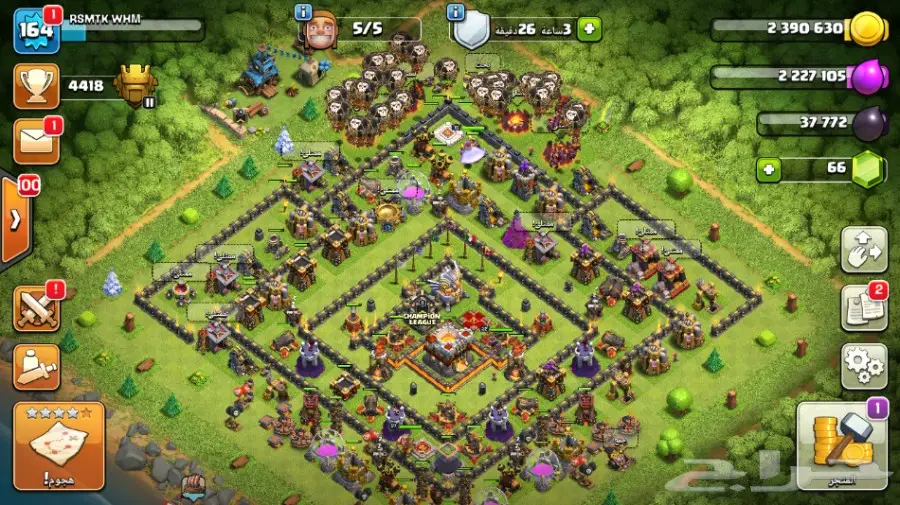This screenshot has width=900, height=505.
Task: Show builder info using the 5/5 info icon
Action: 304,12
